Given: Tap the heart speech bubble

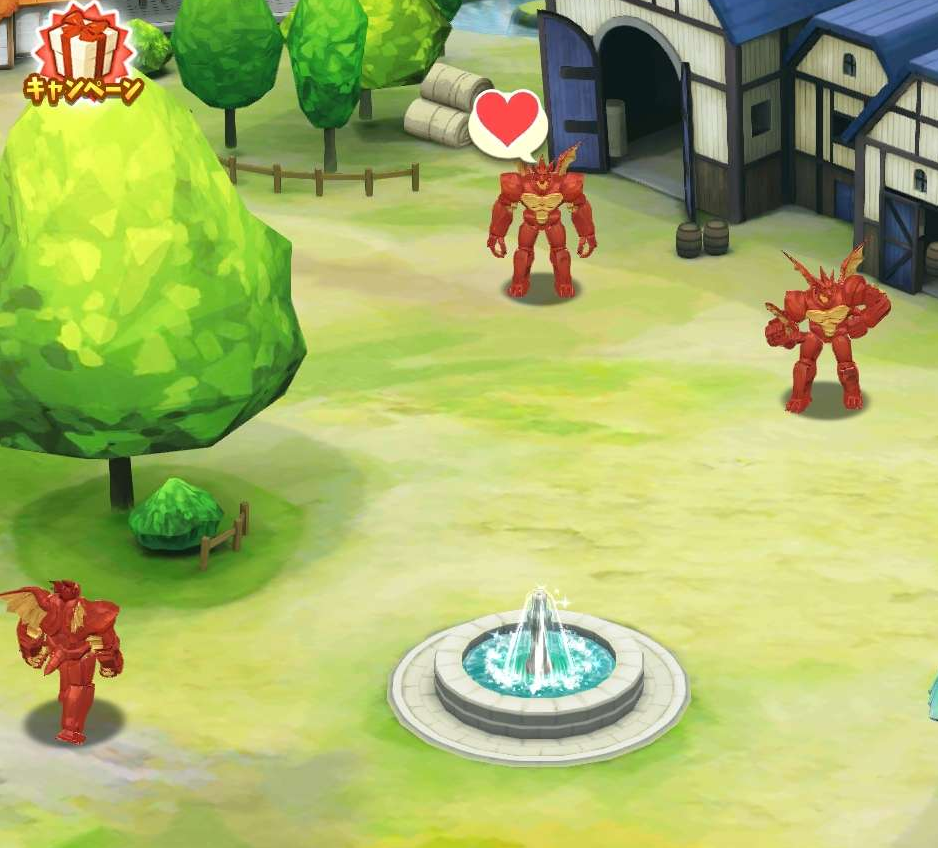Looking at the screenshot, I should tap(508, 124).
